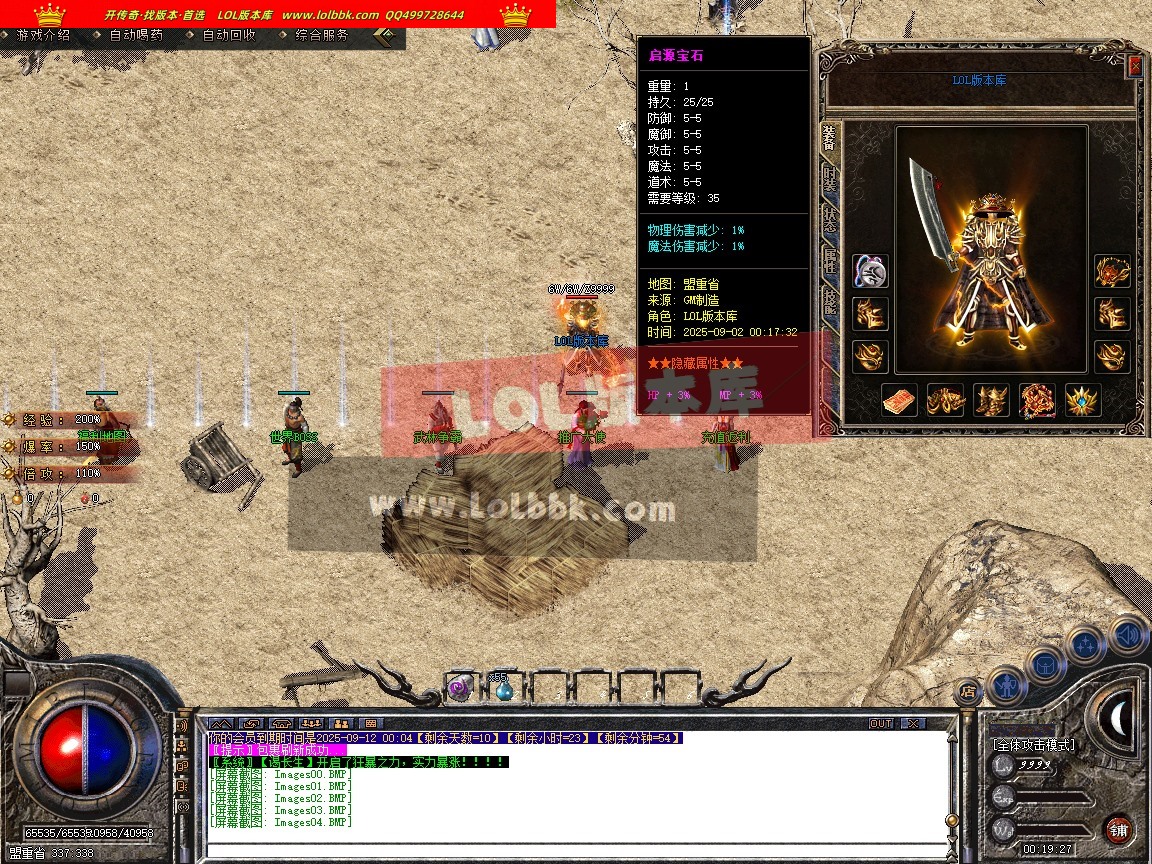Screen dimensions: 1152x864
Task: Select the red book item slot
Action: pyautogui.click(x=899, y=400)
